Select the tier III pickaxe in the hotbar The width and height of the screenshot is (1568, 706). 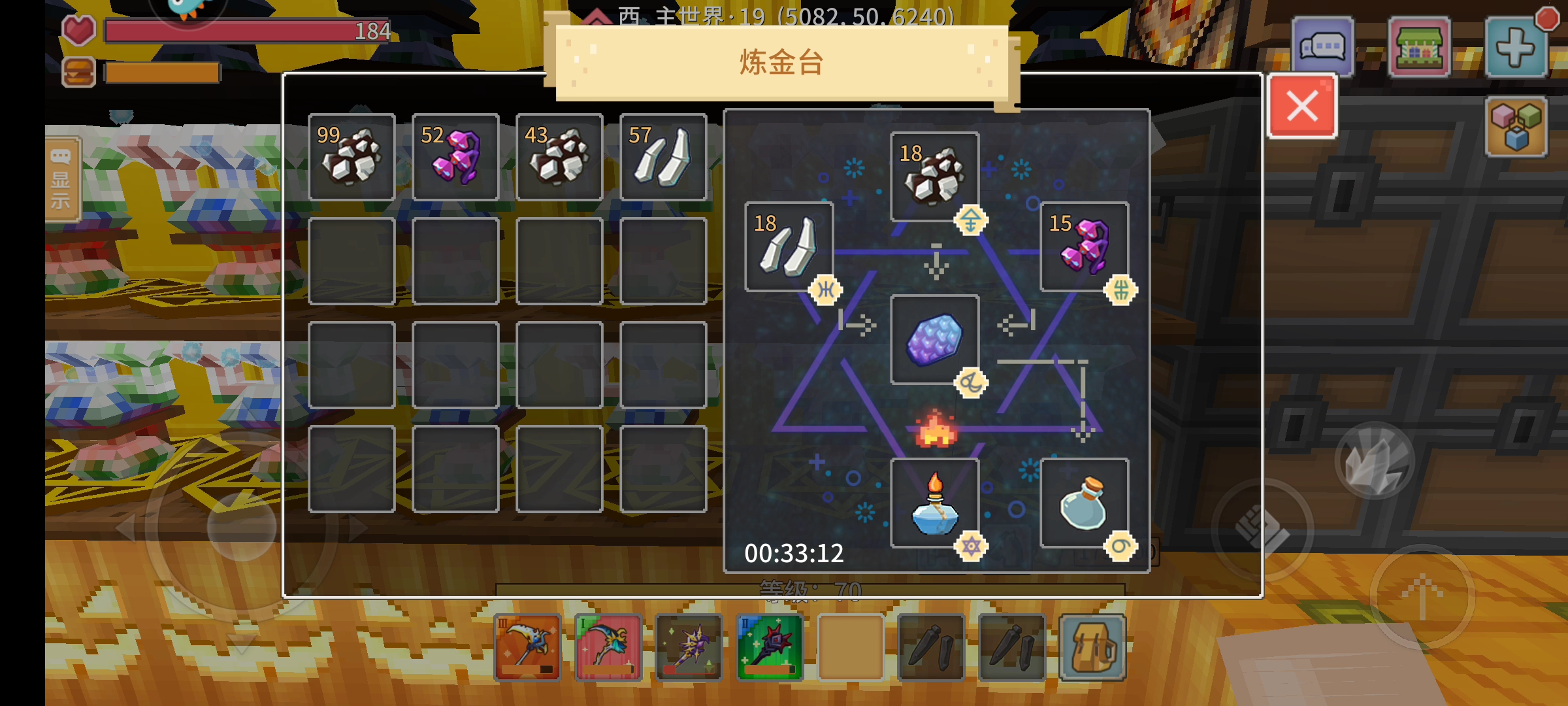527,647
